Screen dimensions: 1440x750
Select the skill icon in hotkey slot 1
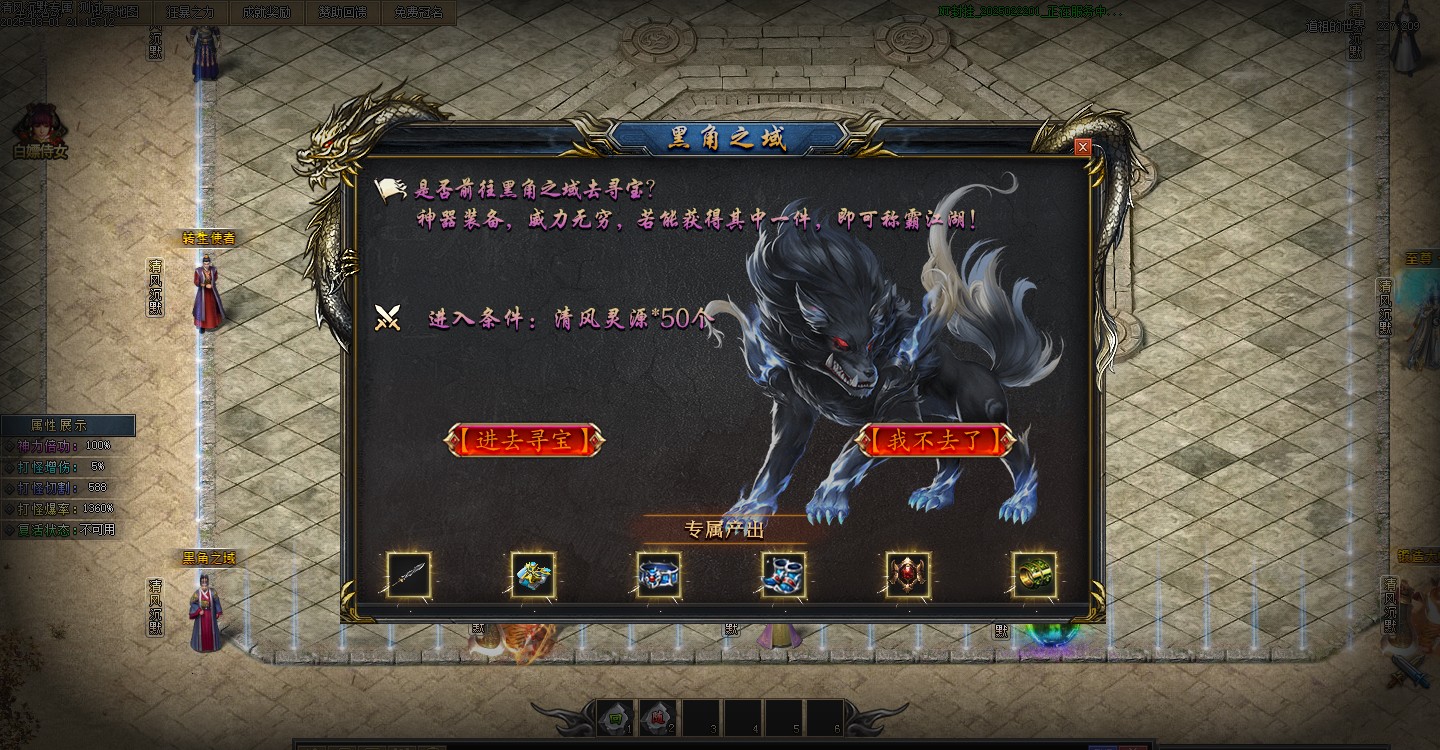point(613,718)
